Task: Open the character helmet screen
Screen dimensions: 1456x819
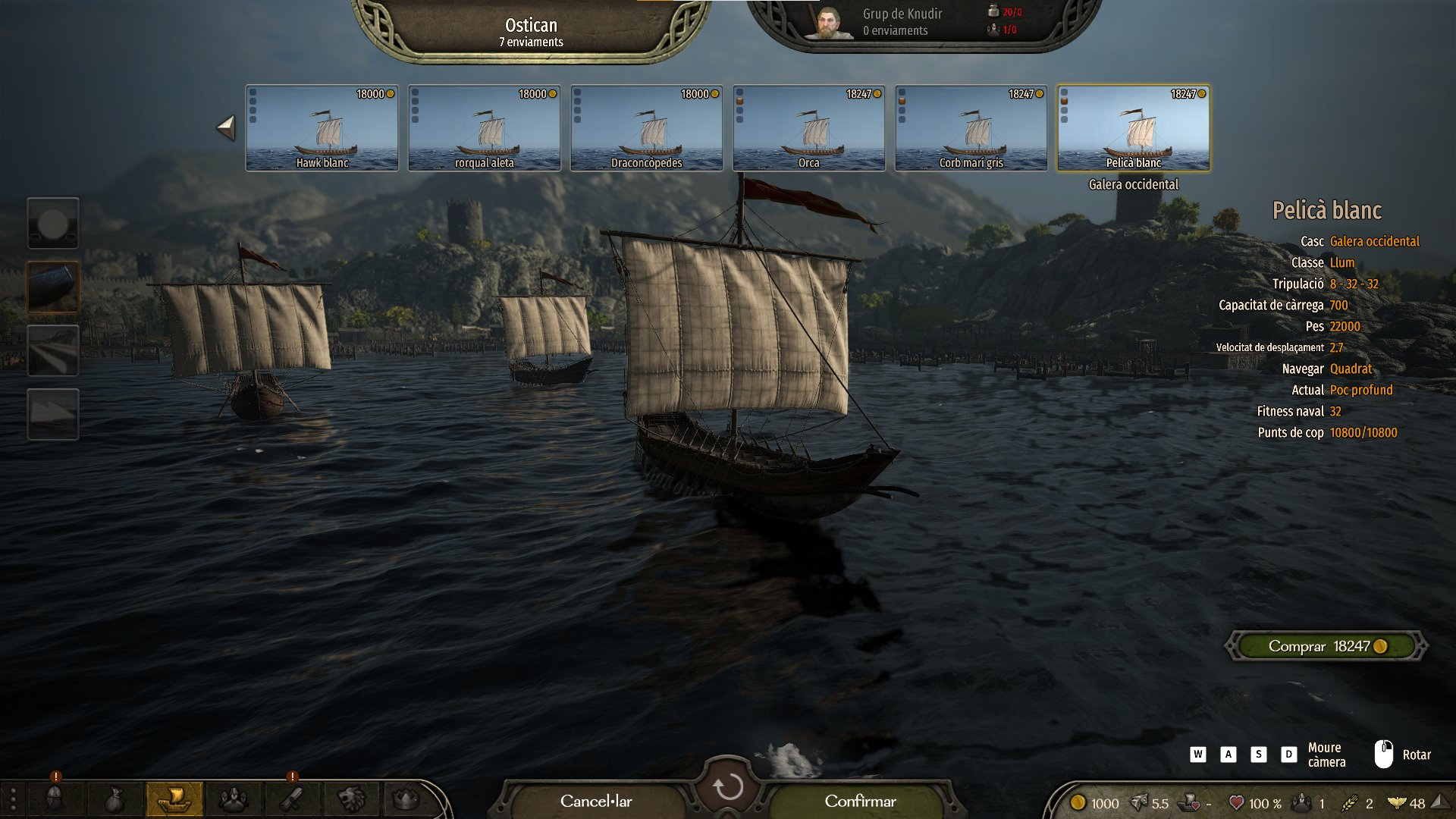Action: click(55, 799)
